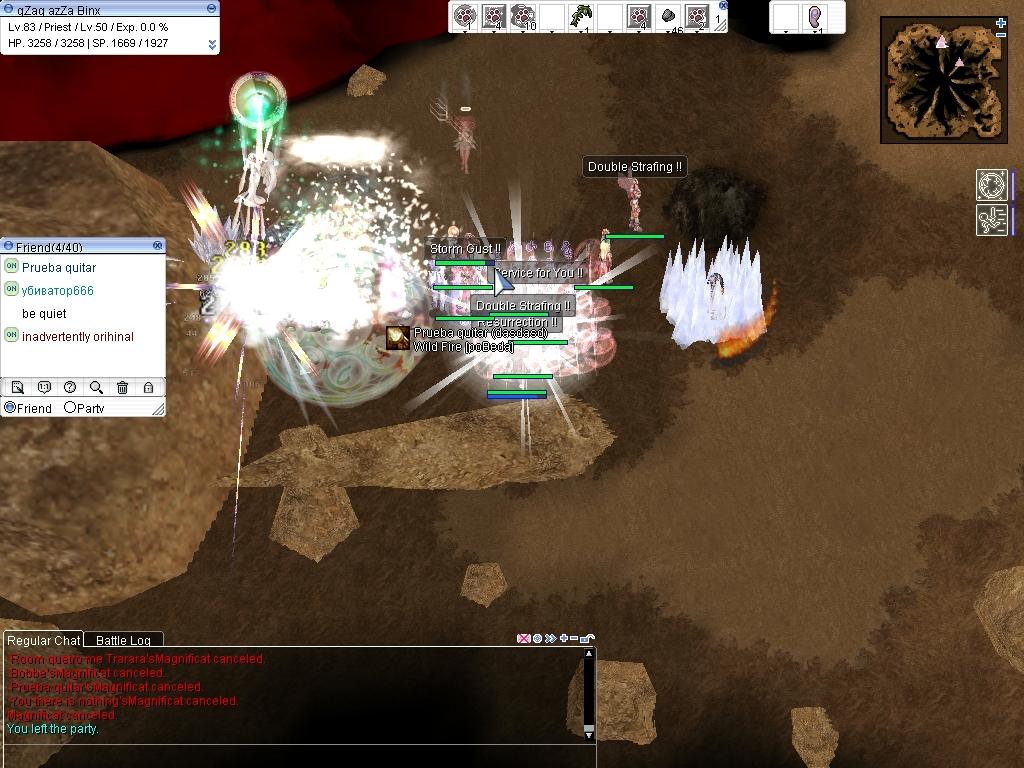The height and width of the screenshot is (768, 1024).
Task: Use the gray stone hotbar item
Action: click(668, 16)
